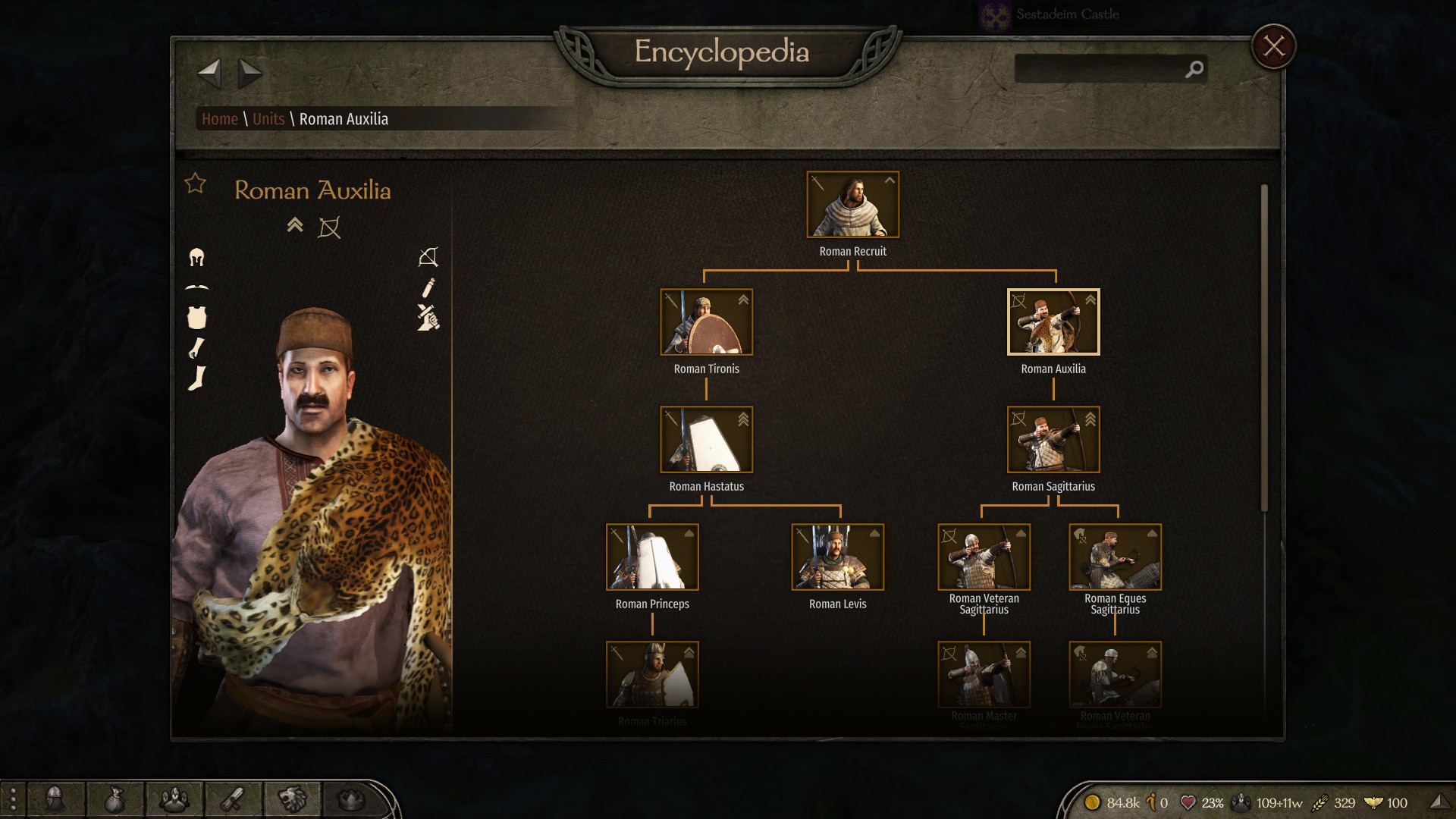Go back to the previous encyclopedia page
Screen dimensions: 1456x819
click(209, 74)
